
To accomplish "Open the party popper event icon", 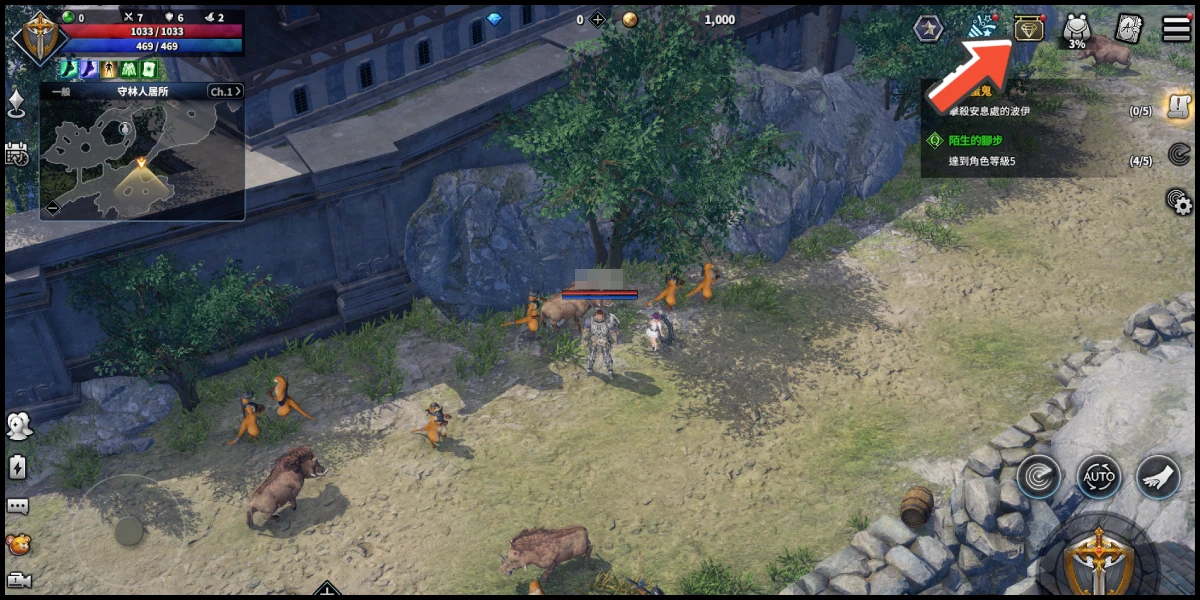I will pos(981,28).
